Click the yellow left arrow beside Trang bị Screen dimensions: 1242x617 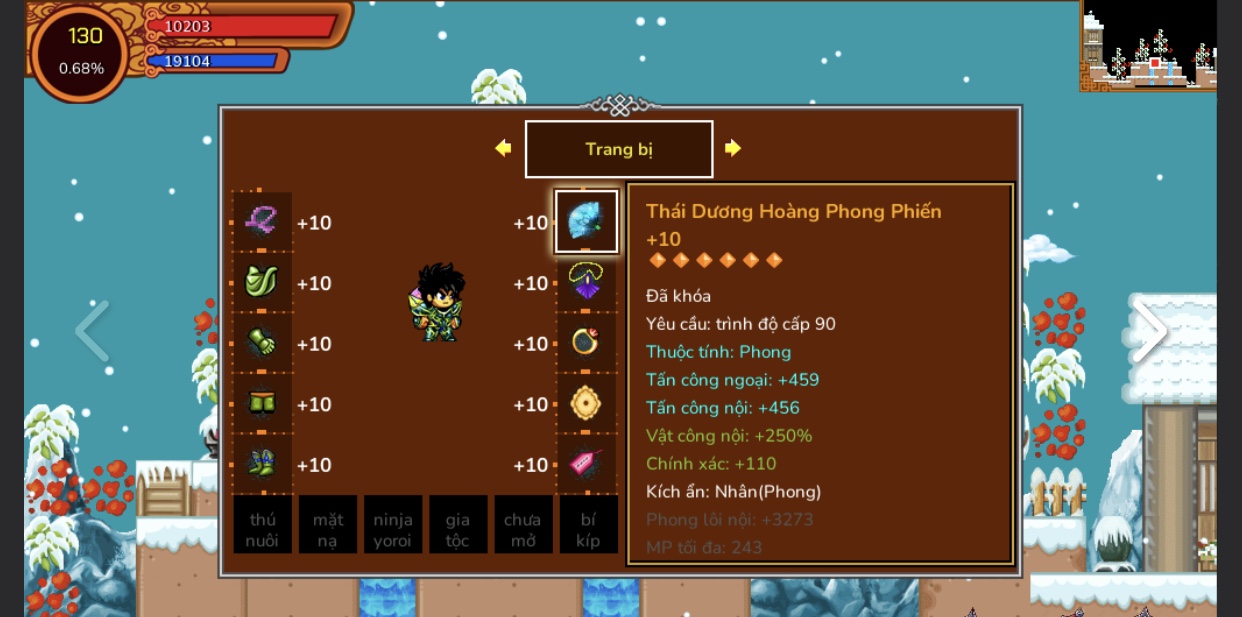pos(503,148)
